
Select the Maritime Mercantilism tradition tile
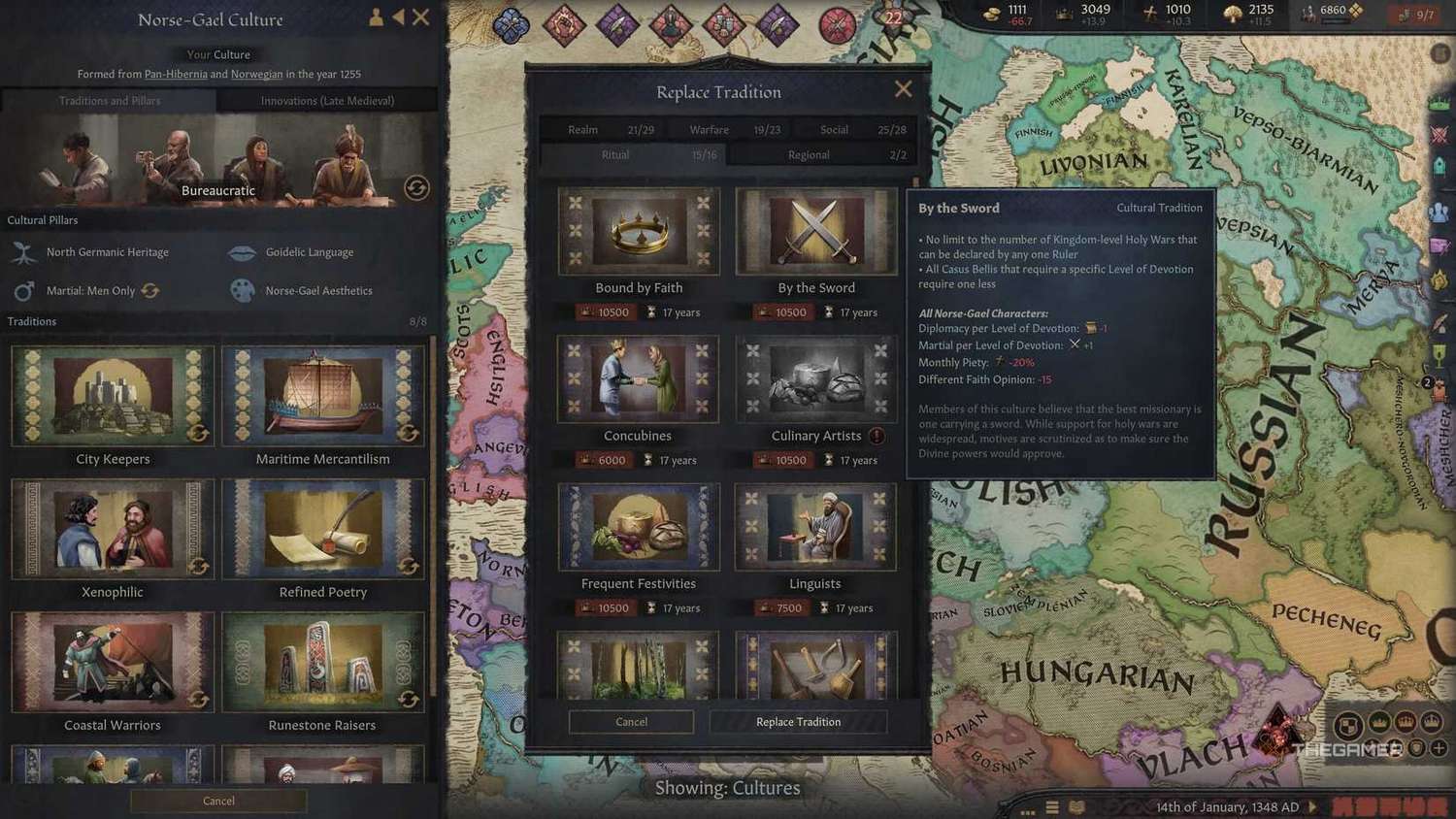point(323,396)
